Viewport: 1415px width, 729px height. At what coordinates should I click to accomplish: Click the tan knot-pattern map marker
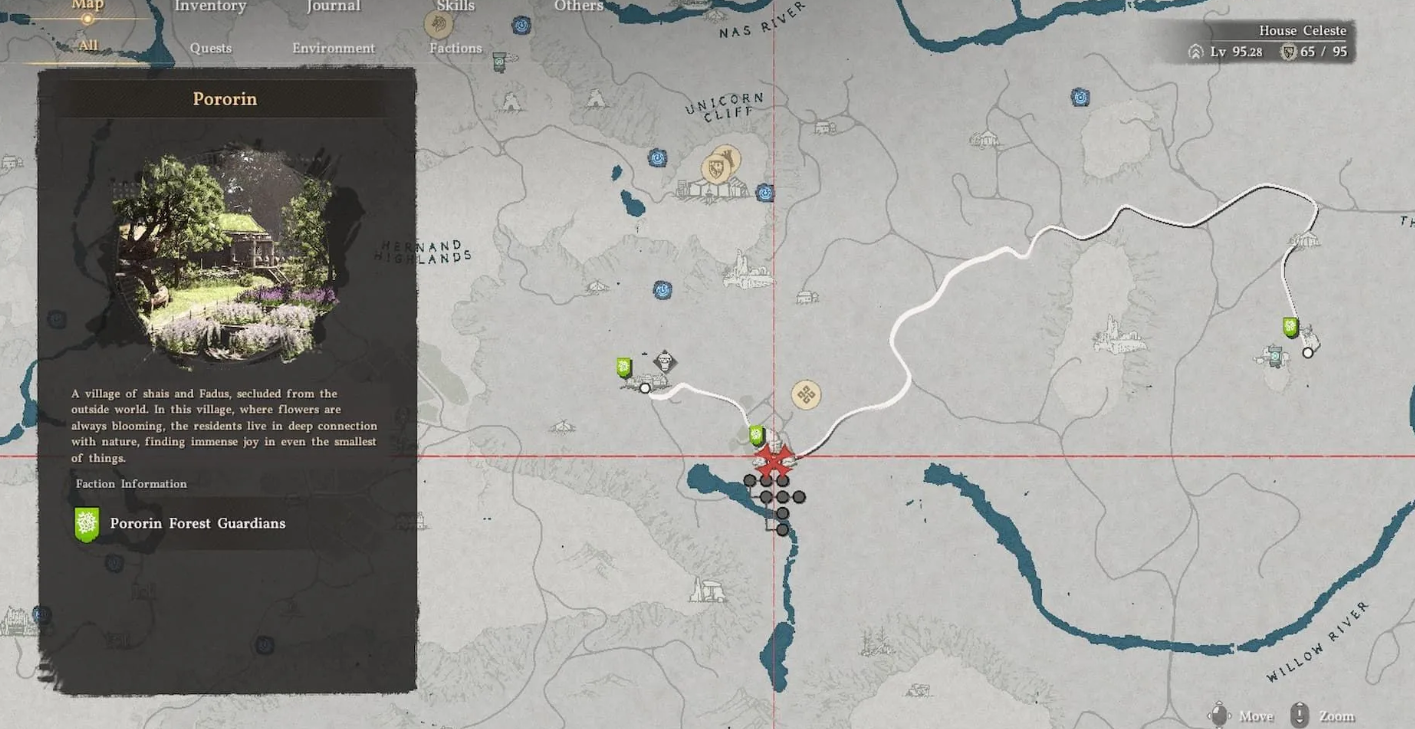pos(806,394)
